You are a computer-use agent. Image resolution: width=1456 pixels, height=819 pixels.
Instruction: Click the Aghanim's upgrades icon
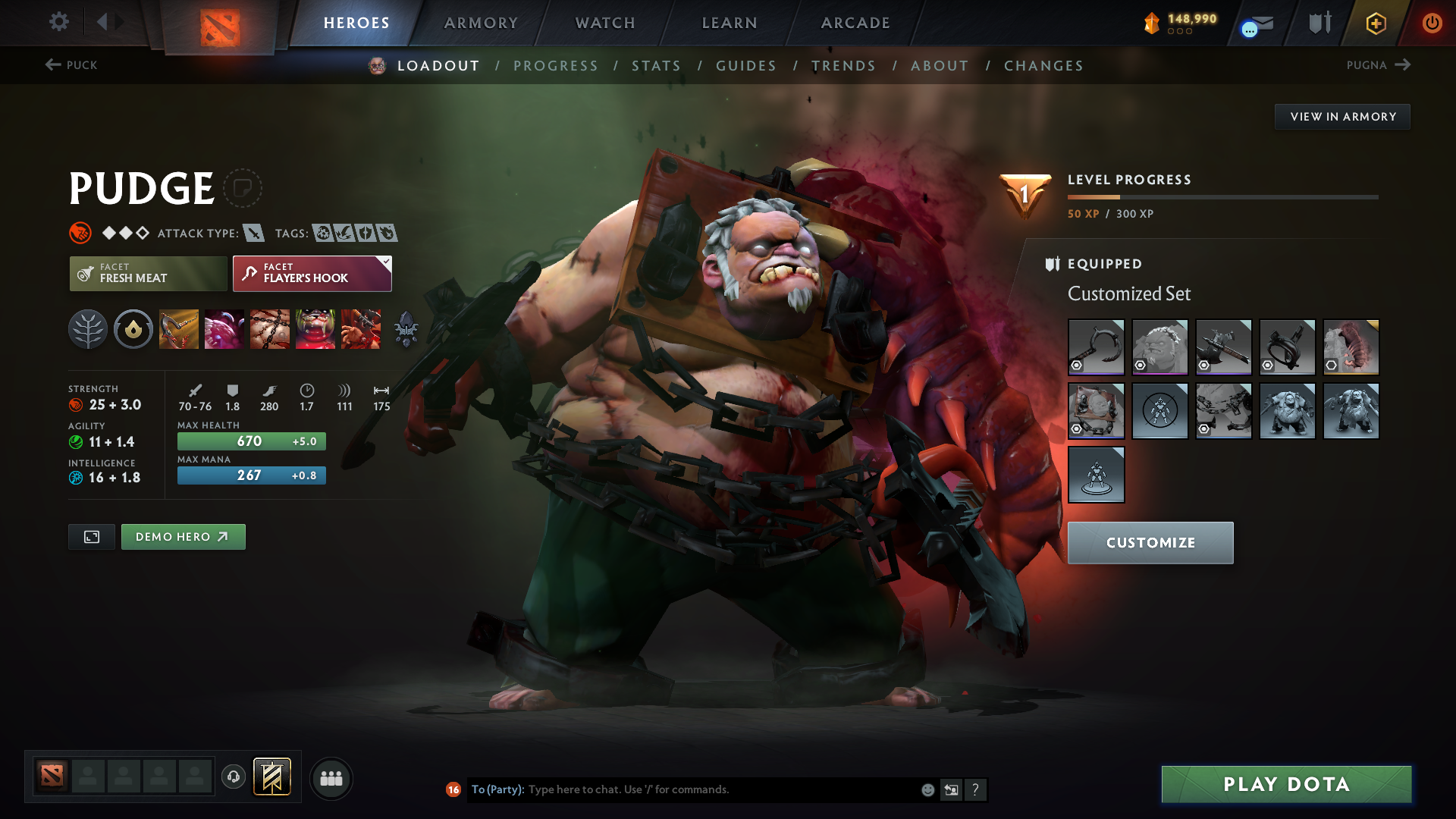click(x=406, y=329)
